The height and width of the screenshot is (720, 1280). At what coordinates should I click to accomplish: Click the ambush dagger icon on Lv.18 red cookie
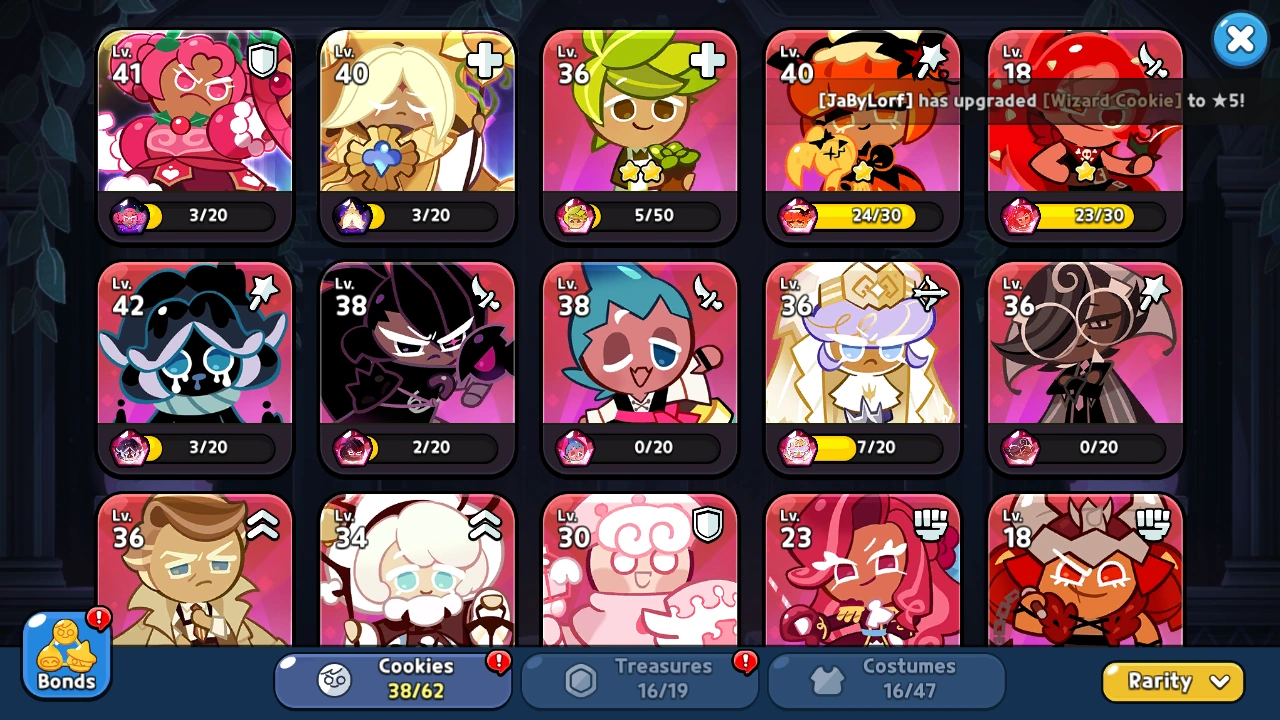click(1152, 61)
